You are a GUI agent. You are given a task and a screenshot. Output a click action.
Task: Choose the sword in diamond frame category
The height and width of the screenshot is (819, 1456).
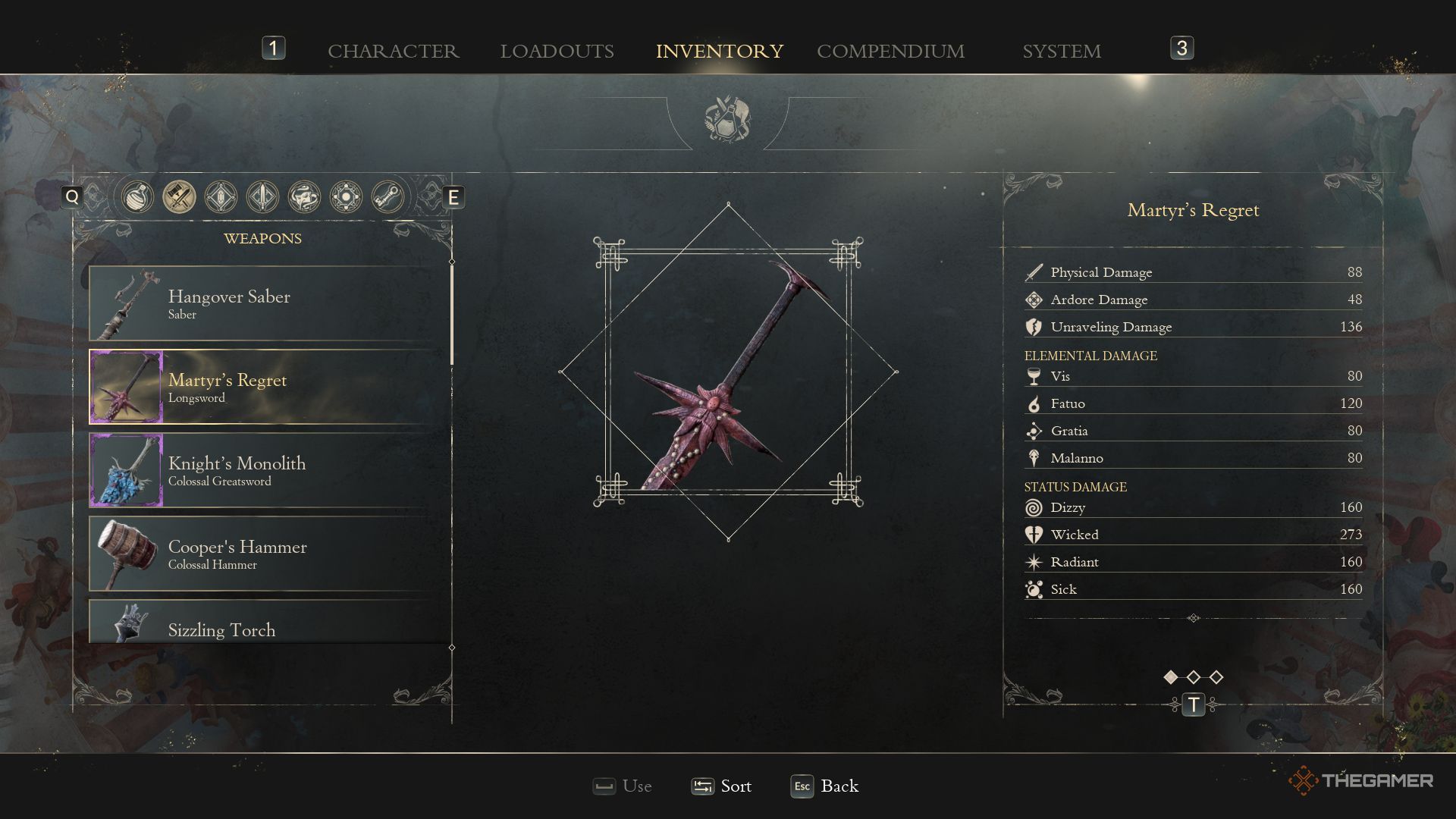[x=262, y=197]
